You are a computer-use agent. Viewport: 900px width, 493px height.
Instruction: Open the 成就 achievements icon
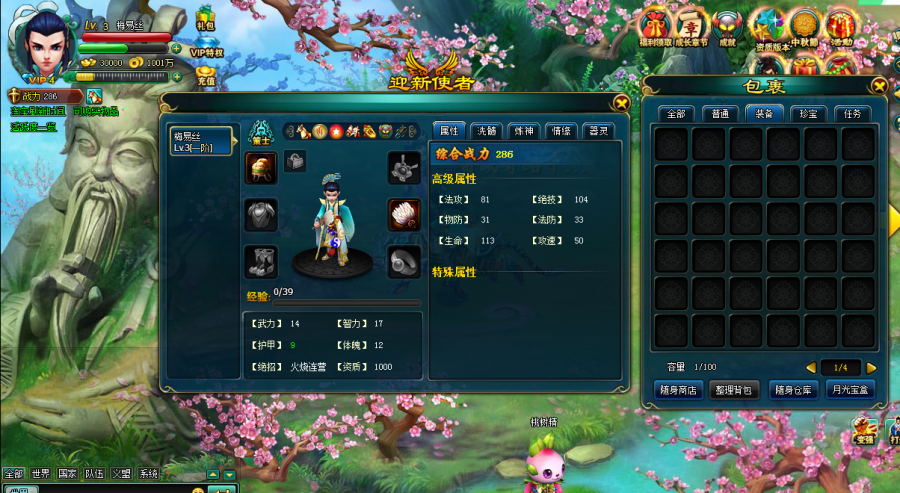(727, 27)
